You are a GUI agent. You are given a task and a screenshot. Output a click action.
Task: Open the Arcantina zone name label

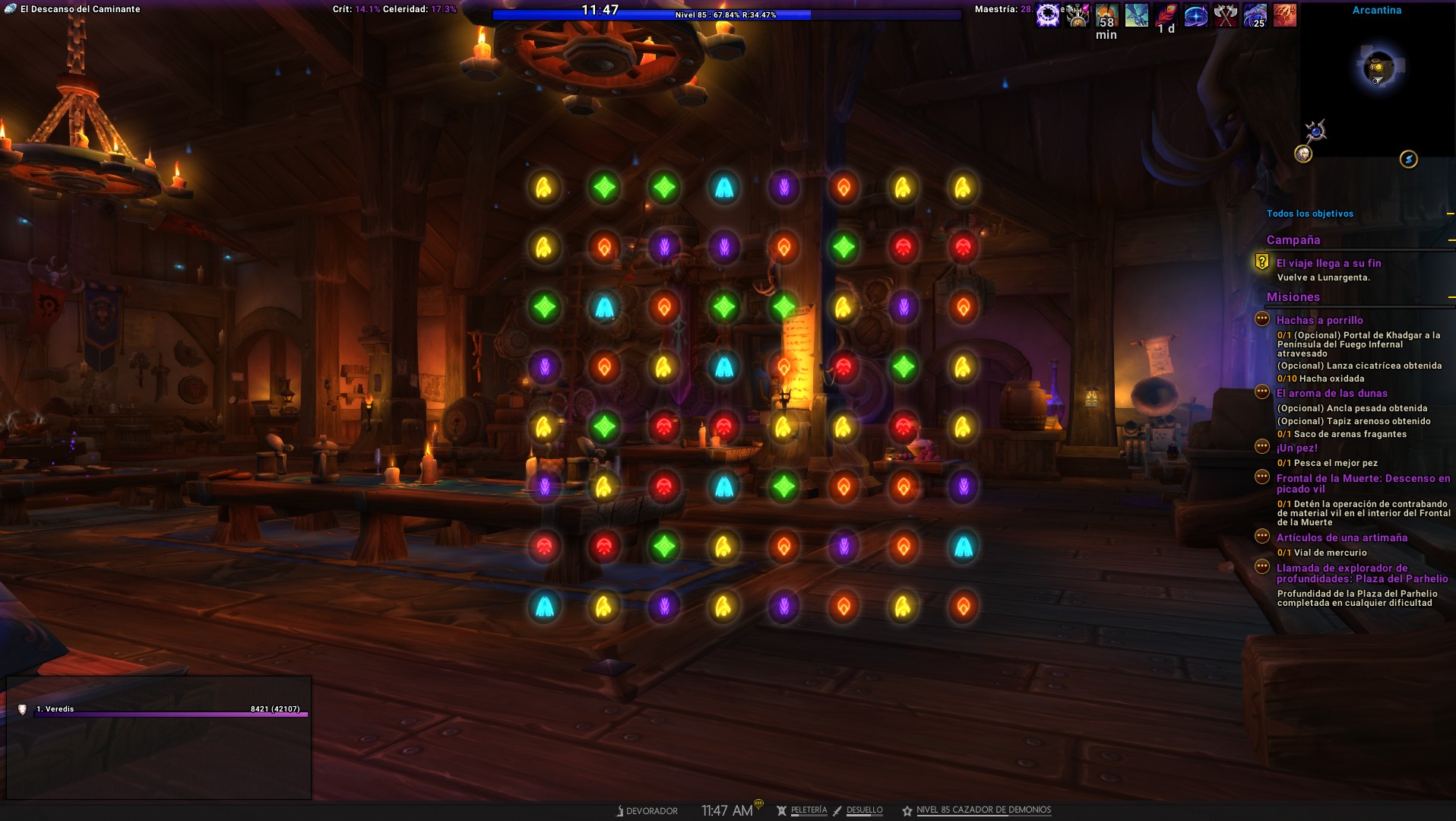pos(1376,10)
